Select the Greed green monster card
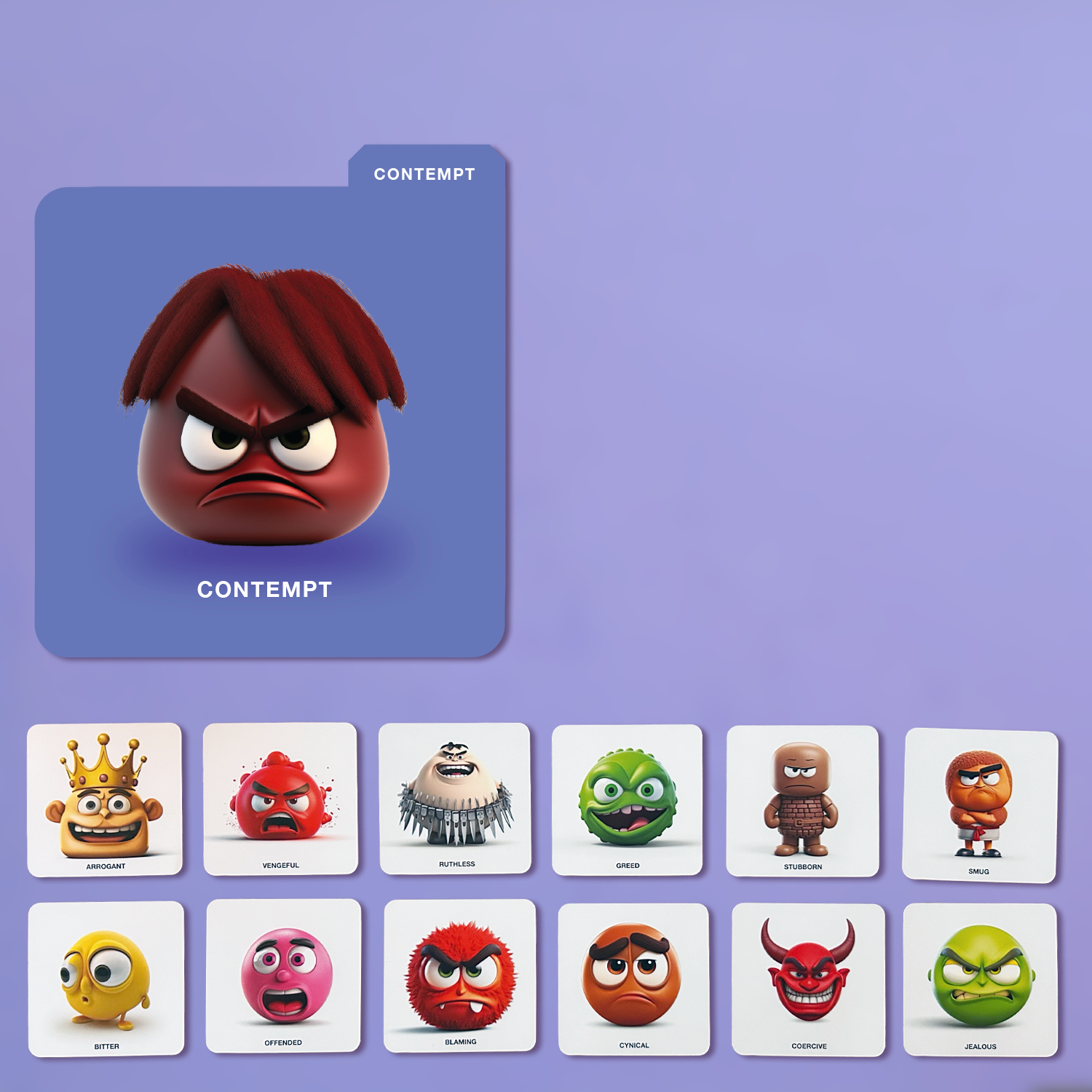 [628, 799]
